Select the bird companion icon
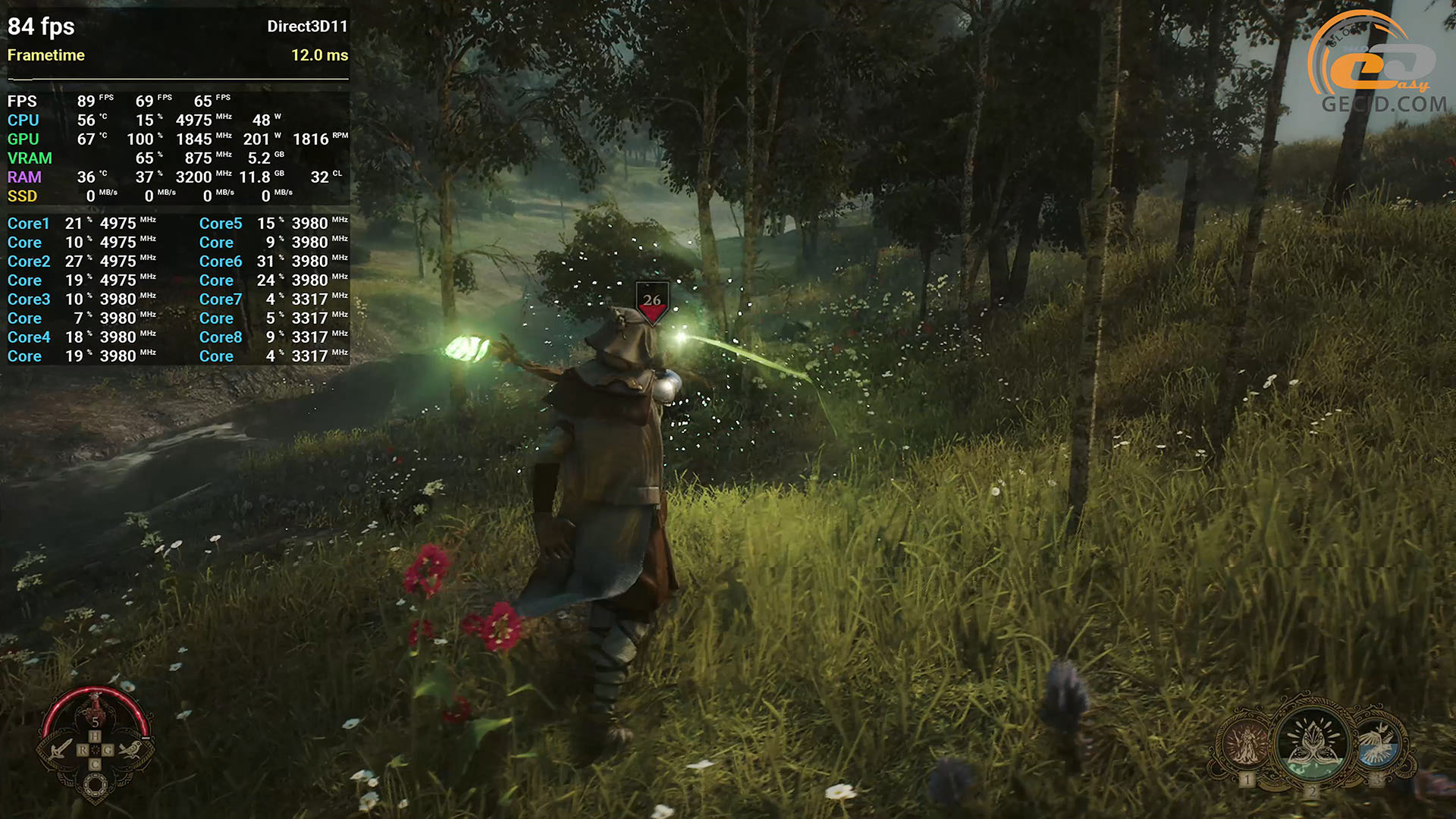The image size is (1456, 819). pyautogui.click(x=130, y=750)
